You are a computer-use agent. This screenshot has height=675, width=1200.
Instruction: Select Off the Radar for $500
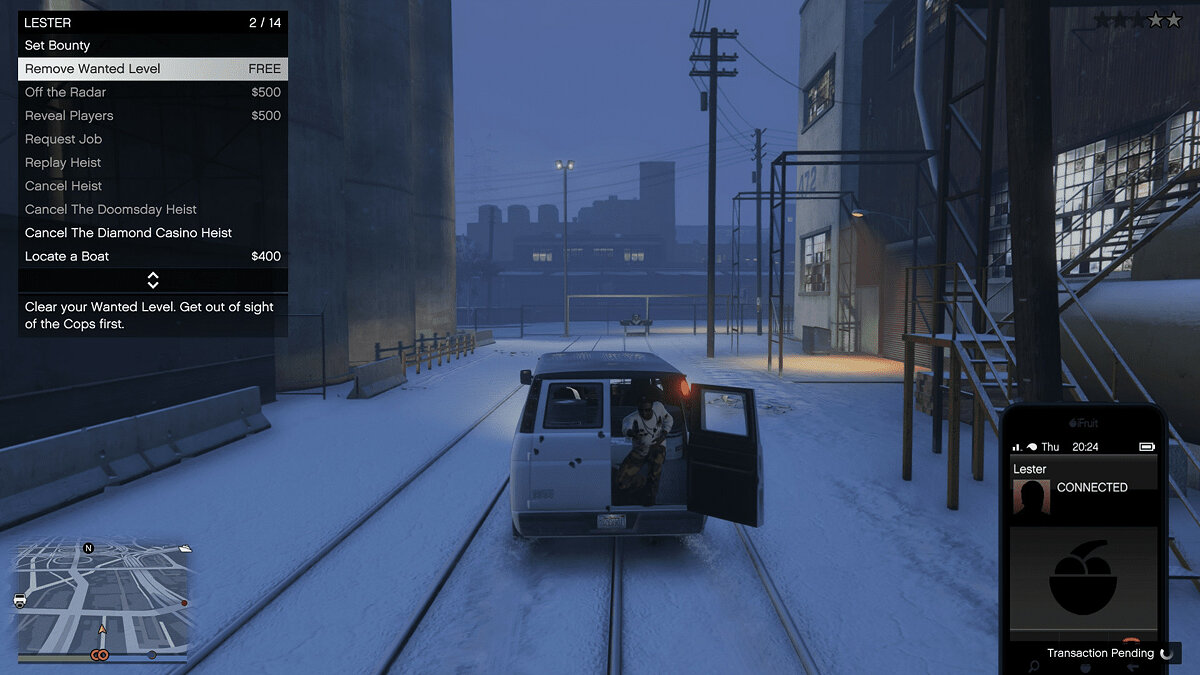[152, 92]
